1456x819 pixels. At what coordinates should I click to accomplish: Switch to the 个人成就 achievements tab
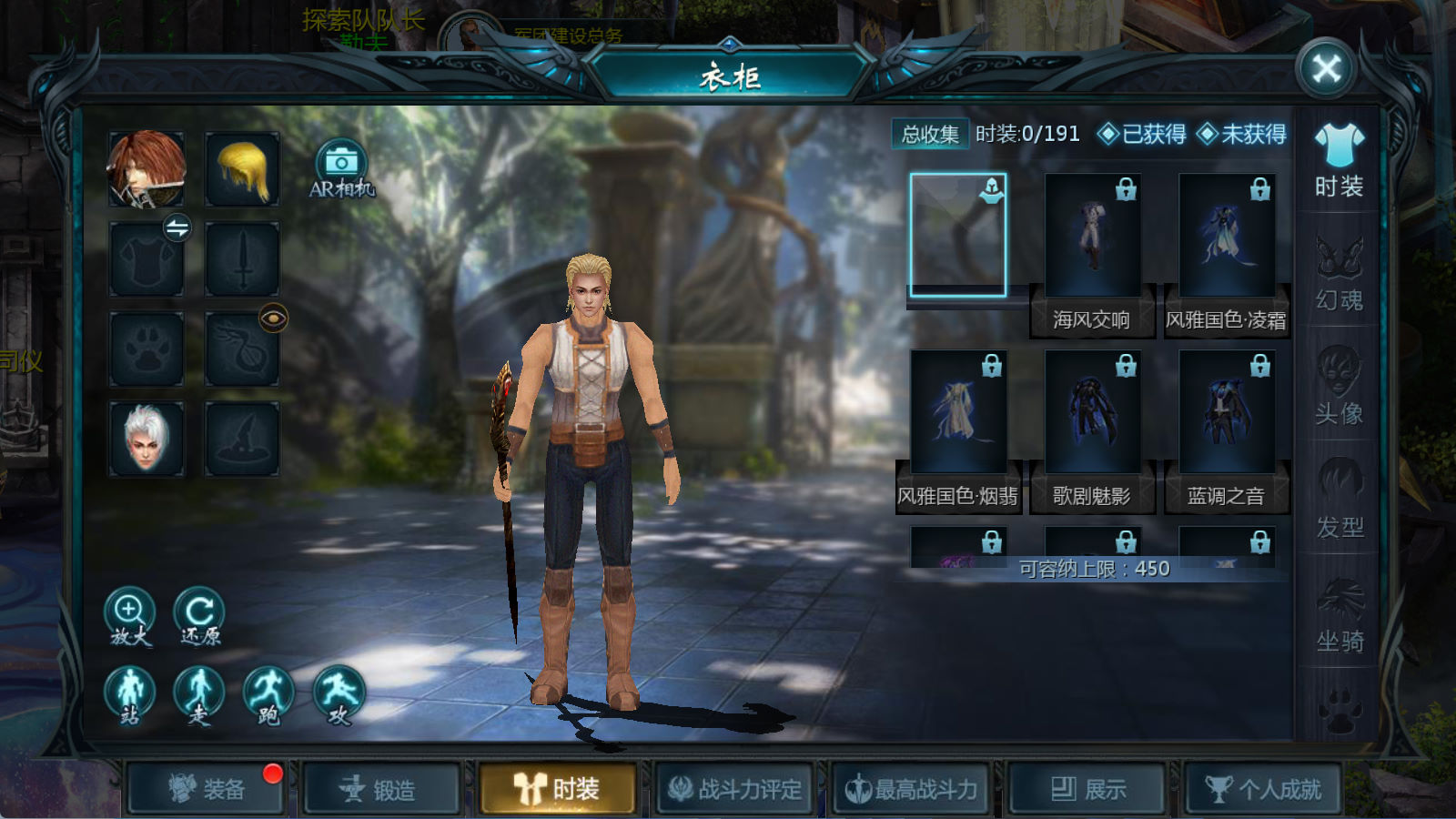pyautogui.click(x=1263, y=788)
